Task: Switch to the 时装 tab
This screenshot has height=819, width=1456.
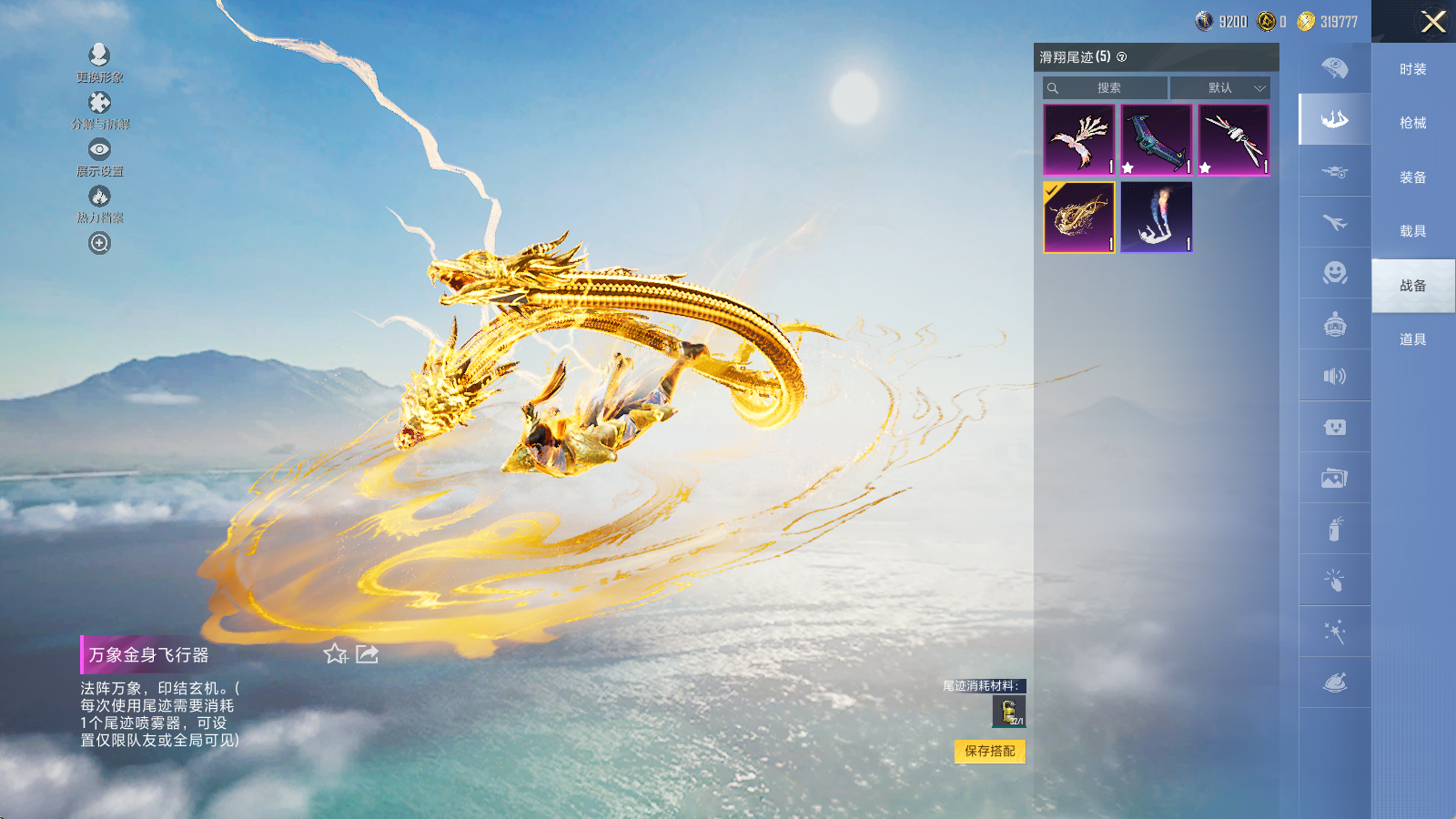Action: (x=1412, y=69)
